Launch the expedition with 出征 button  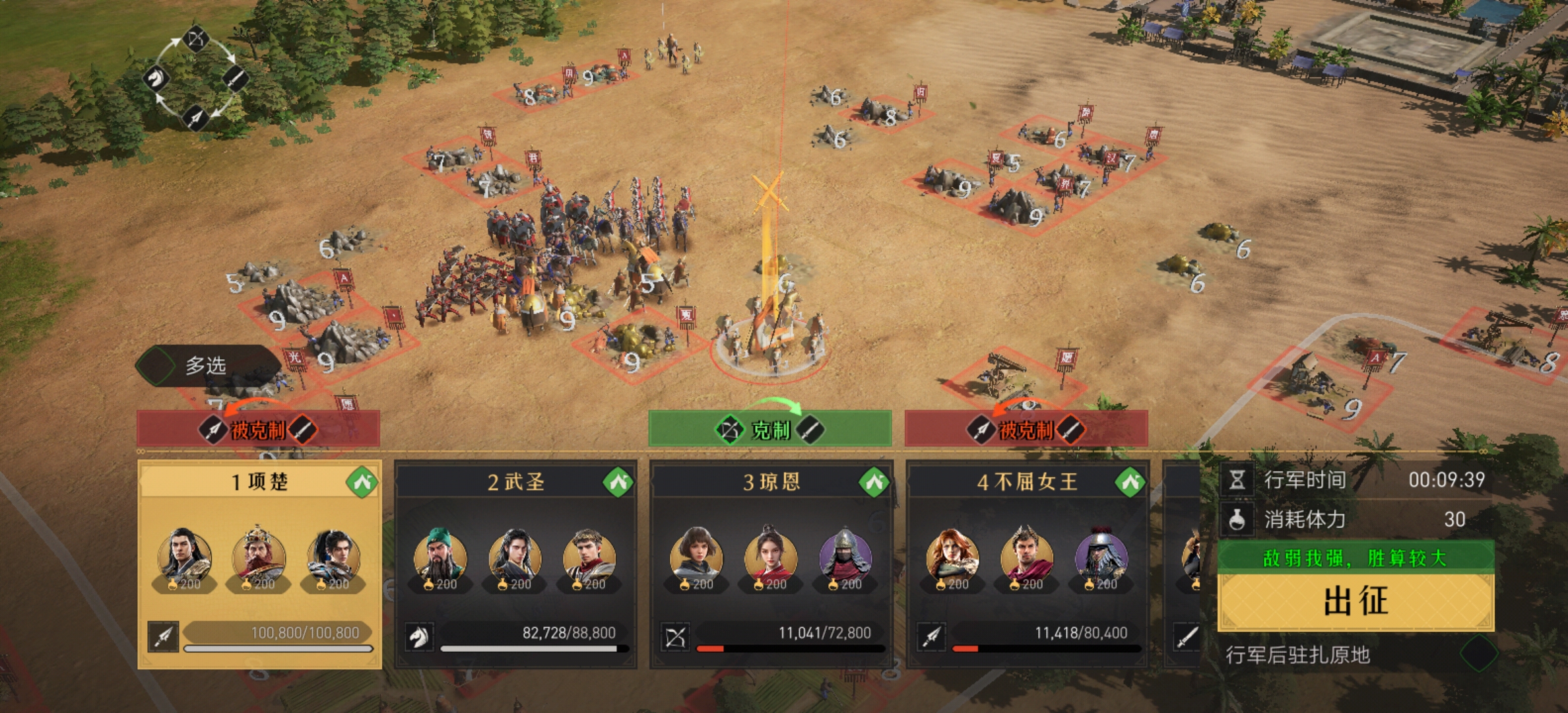[x=1356, y=601]
